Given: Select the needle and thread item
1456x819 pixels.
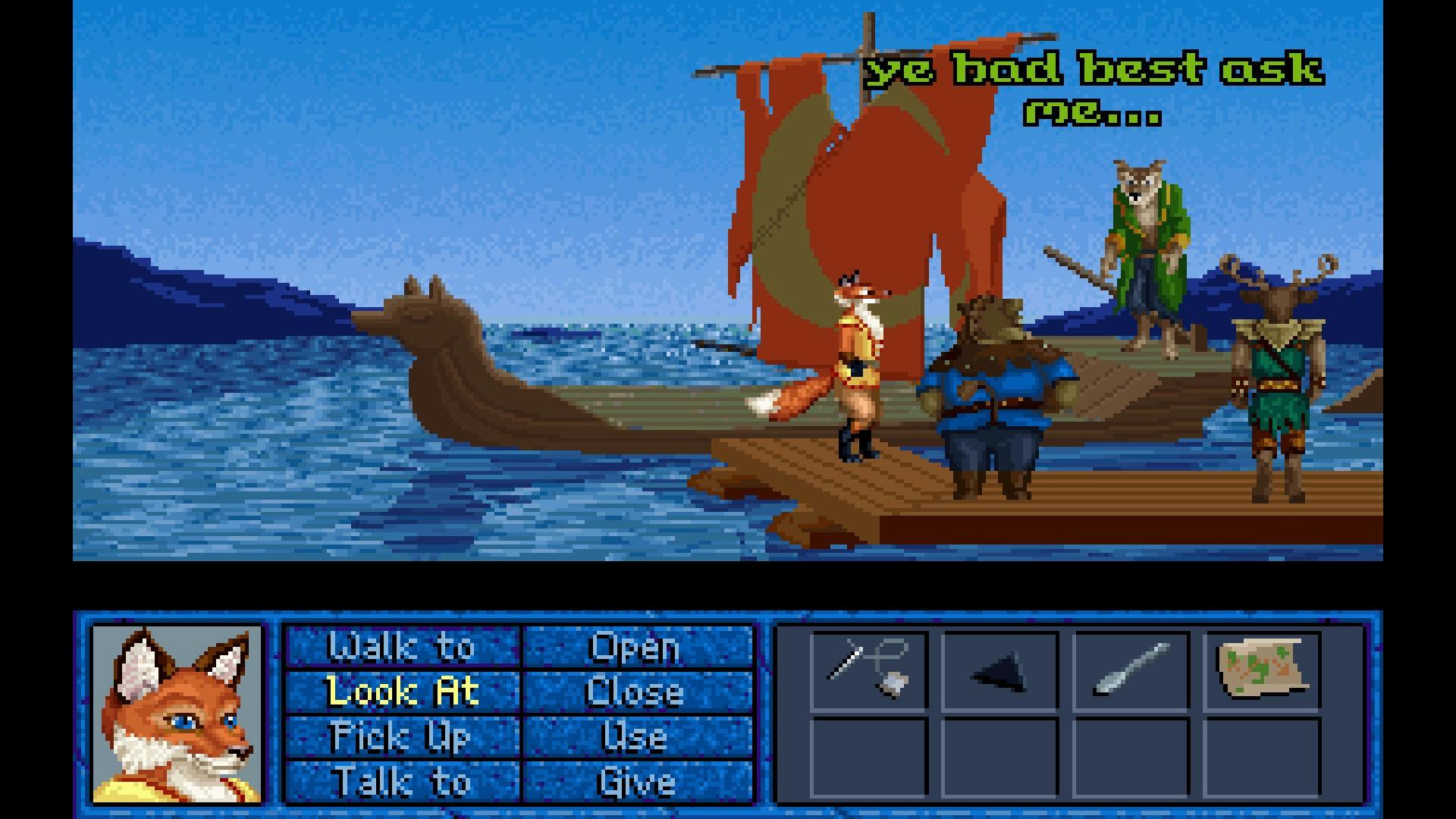Looking at the screenshot, I should [x=869, y=670].
